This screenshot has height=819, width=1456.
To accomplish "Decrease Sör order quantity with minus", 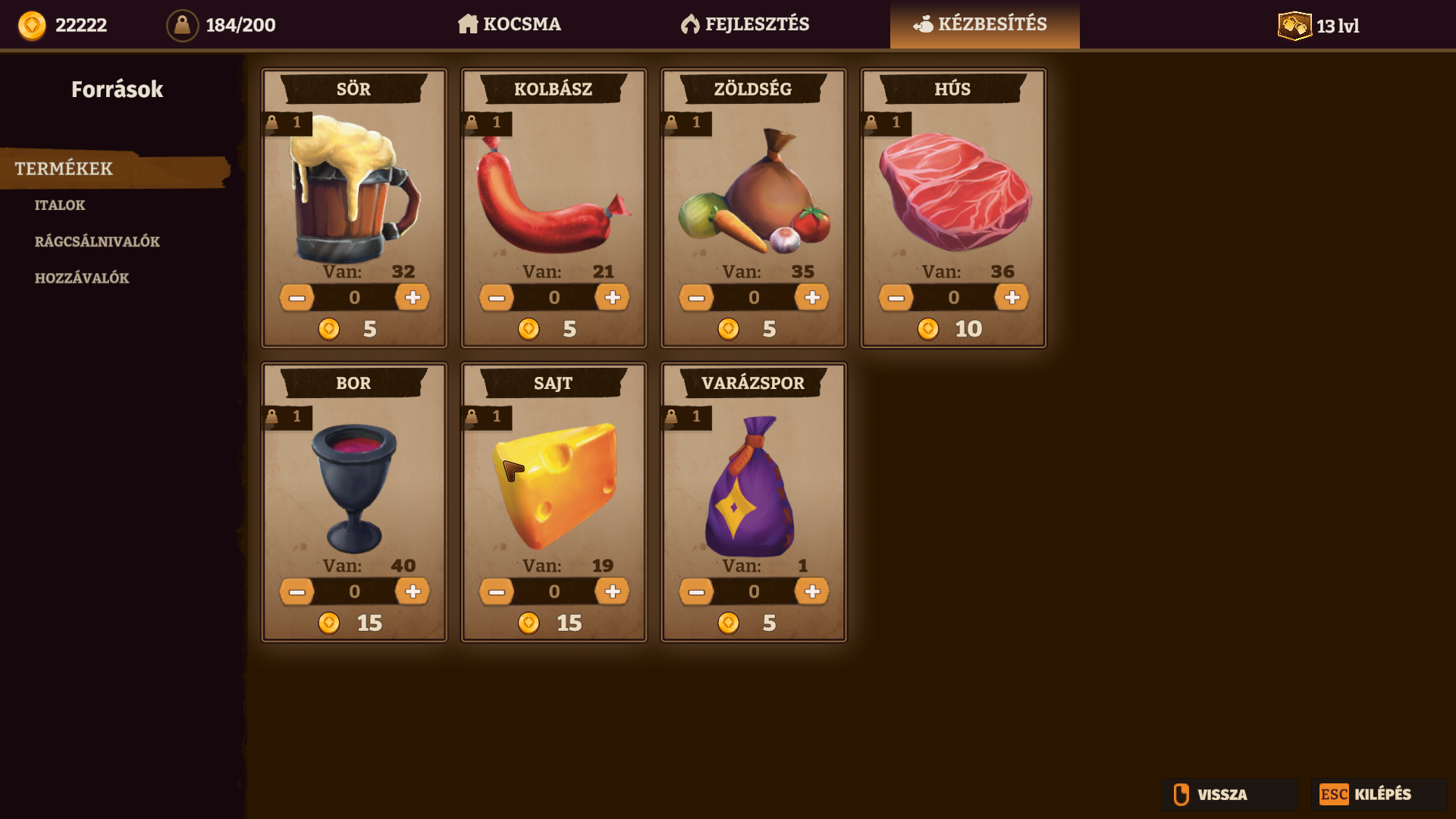I will point(297,297).
